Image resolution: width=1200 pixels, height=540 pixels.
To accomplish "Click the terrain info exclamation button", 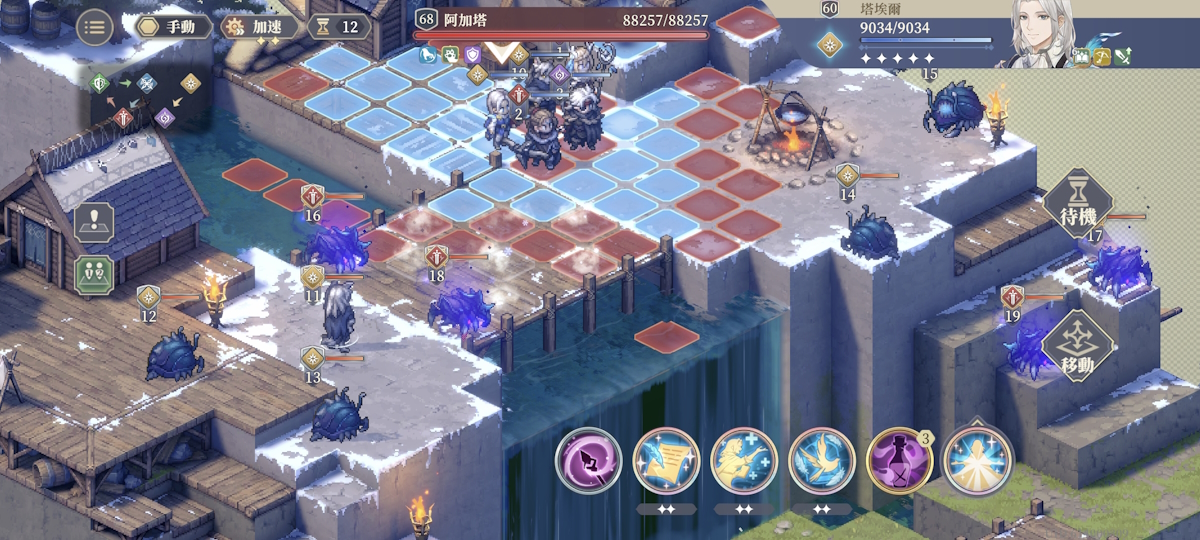I will [94, 222].
